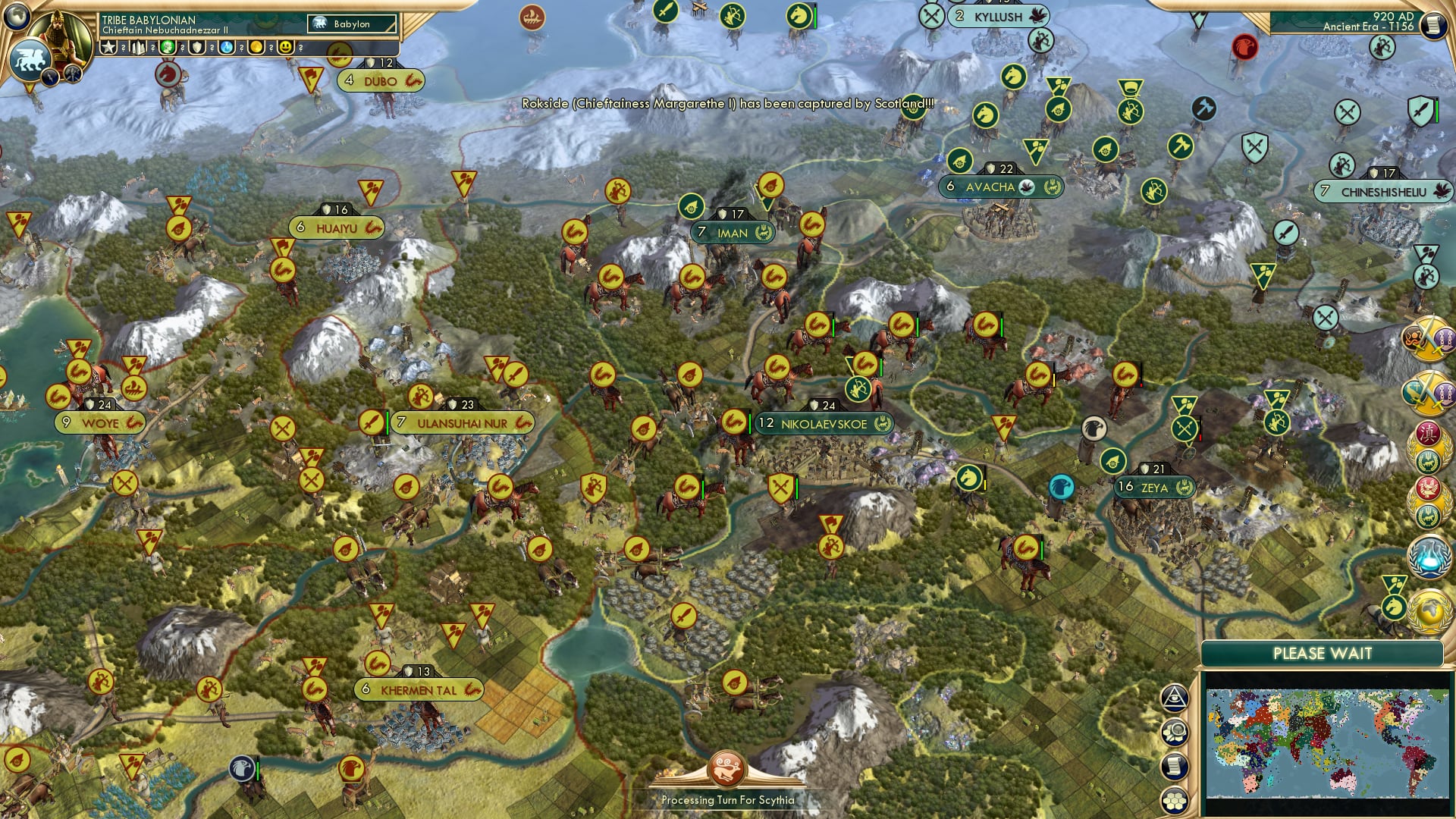
Task: Click the yellow globe notification medal
Action: pyautogui.click(x=1429, y=610)
